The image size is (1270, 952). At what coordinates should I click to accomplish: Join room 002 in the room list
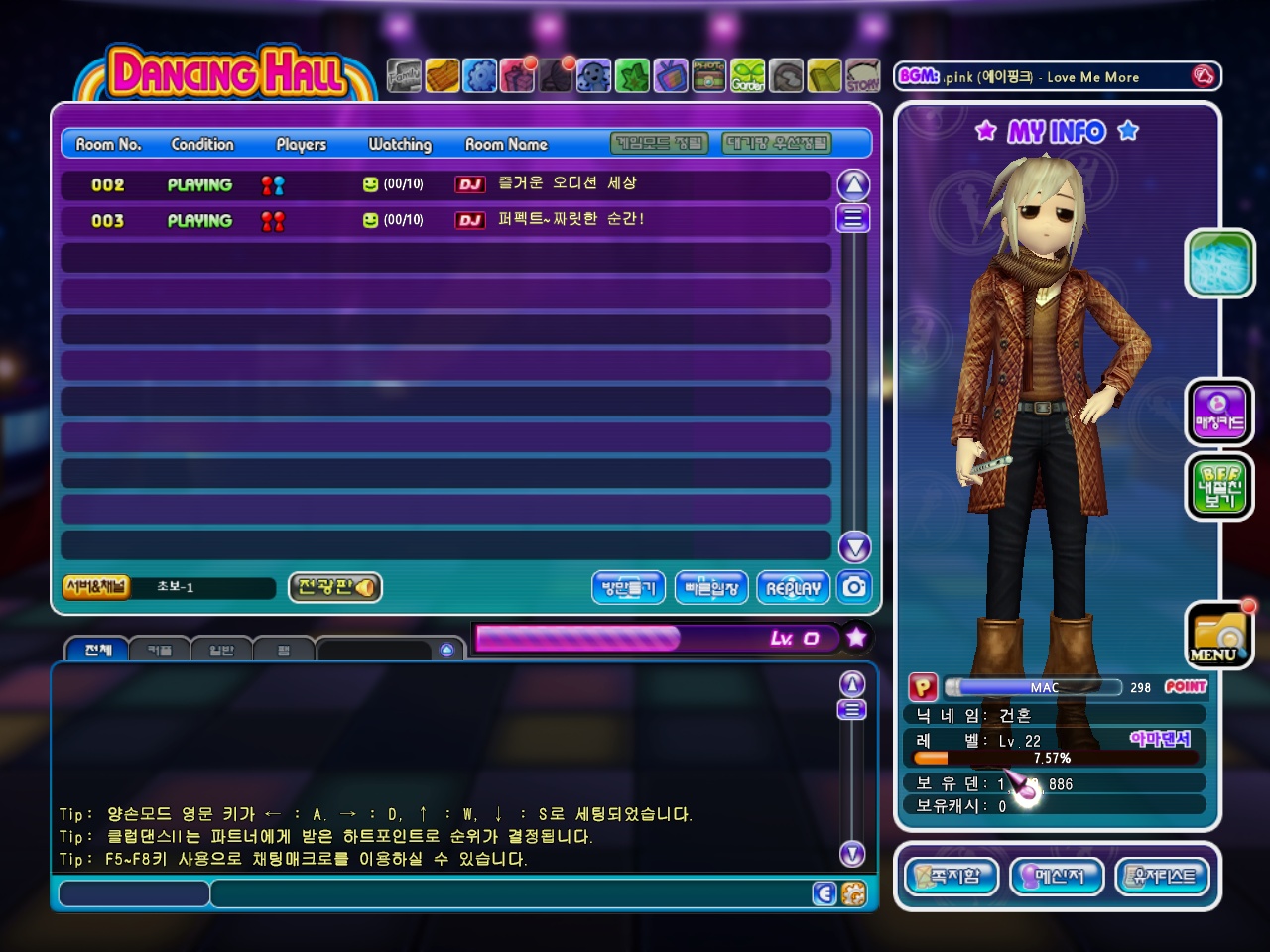click(444, 184)
